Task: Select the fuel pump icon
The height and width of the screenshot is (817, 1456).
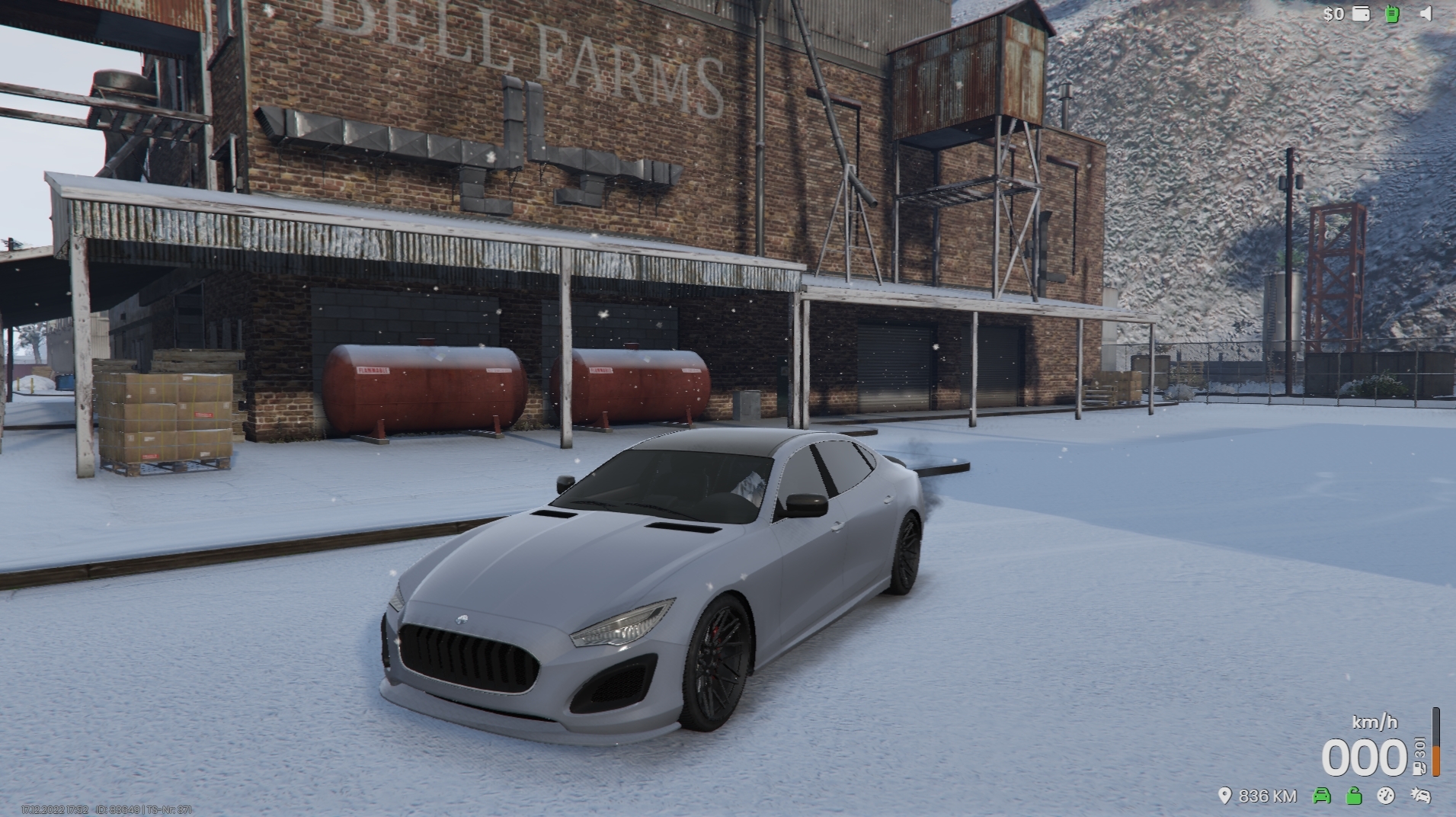Action: (1419, 768)
